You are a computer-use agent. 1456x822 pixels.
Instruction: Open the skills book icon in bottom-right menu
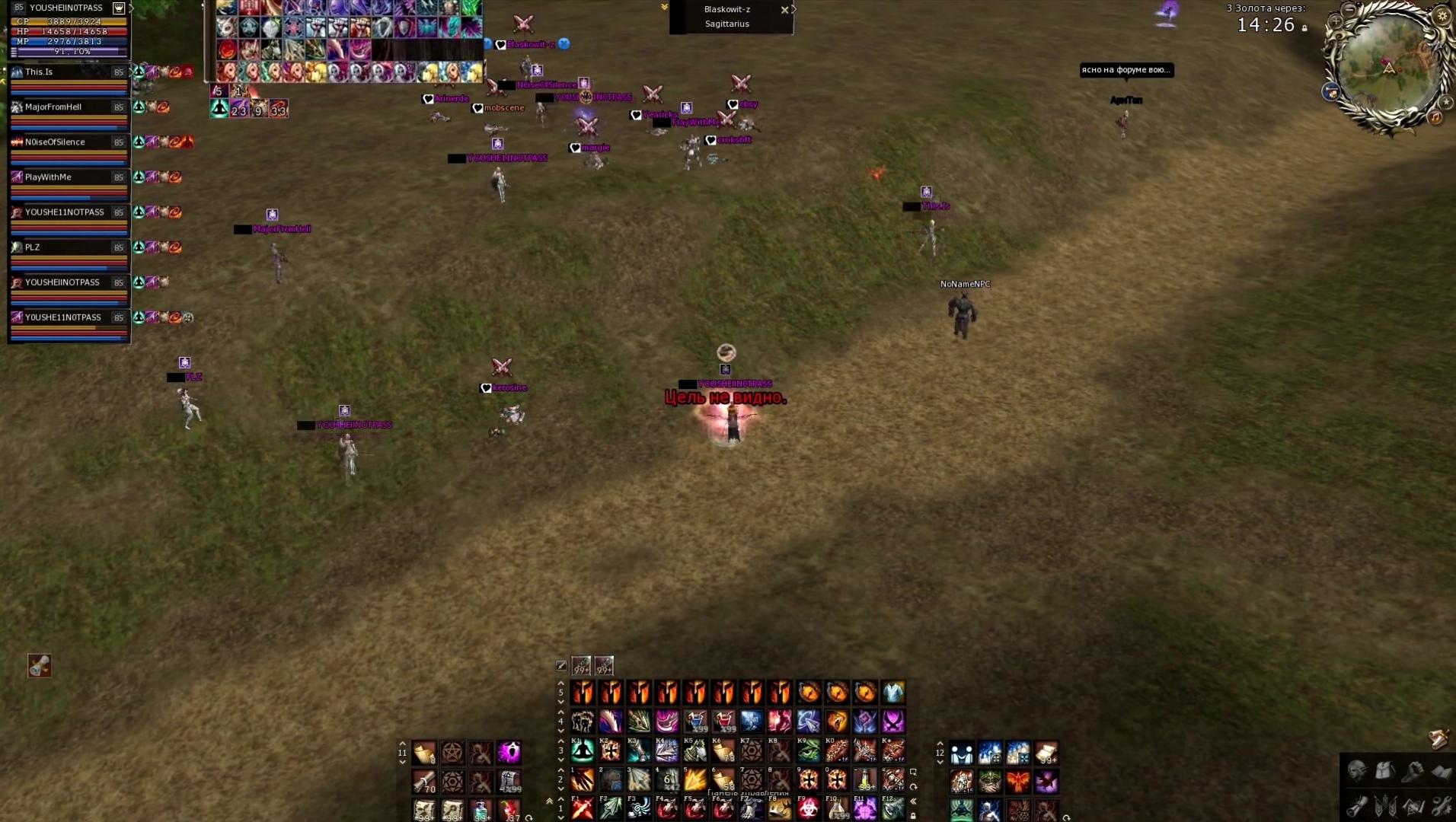pos(1441,773)
